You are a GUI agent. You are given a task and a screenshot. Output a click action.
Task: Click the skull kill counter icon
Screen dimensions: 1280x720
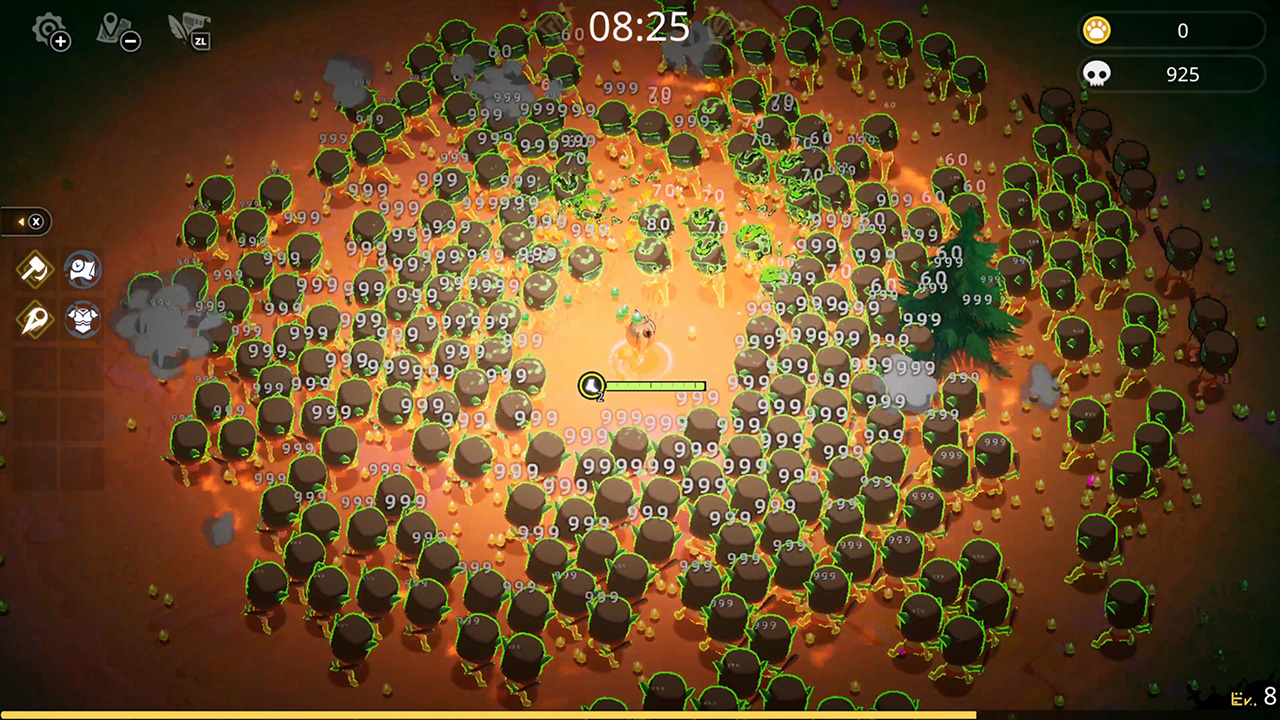click(1099, 73)
